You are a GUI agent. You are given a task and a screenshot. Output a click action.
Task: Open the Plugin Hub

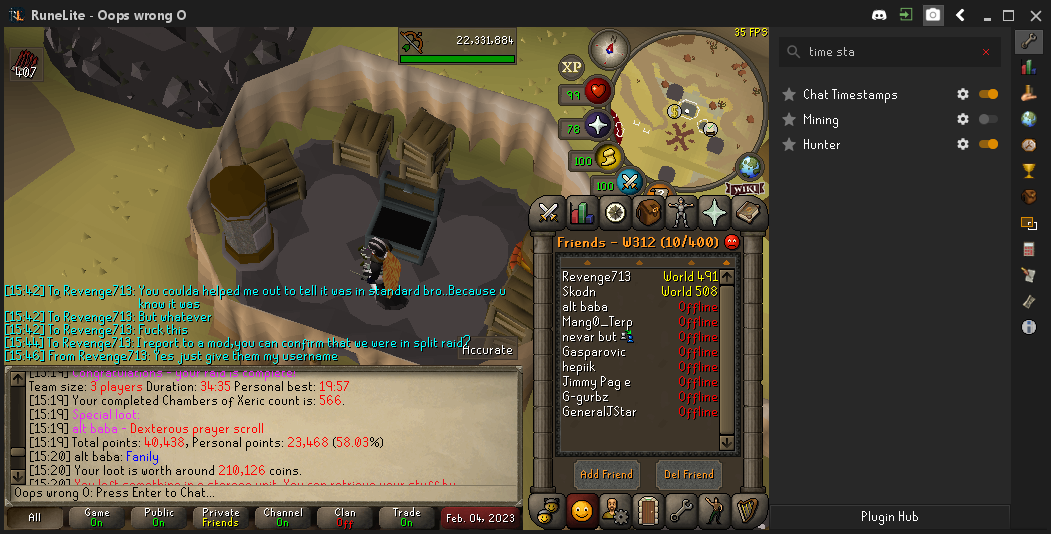890,517
